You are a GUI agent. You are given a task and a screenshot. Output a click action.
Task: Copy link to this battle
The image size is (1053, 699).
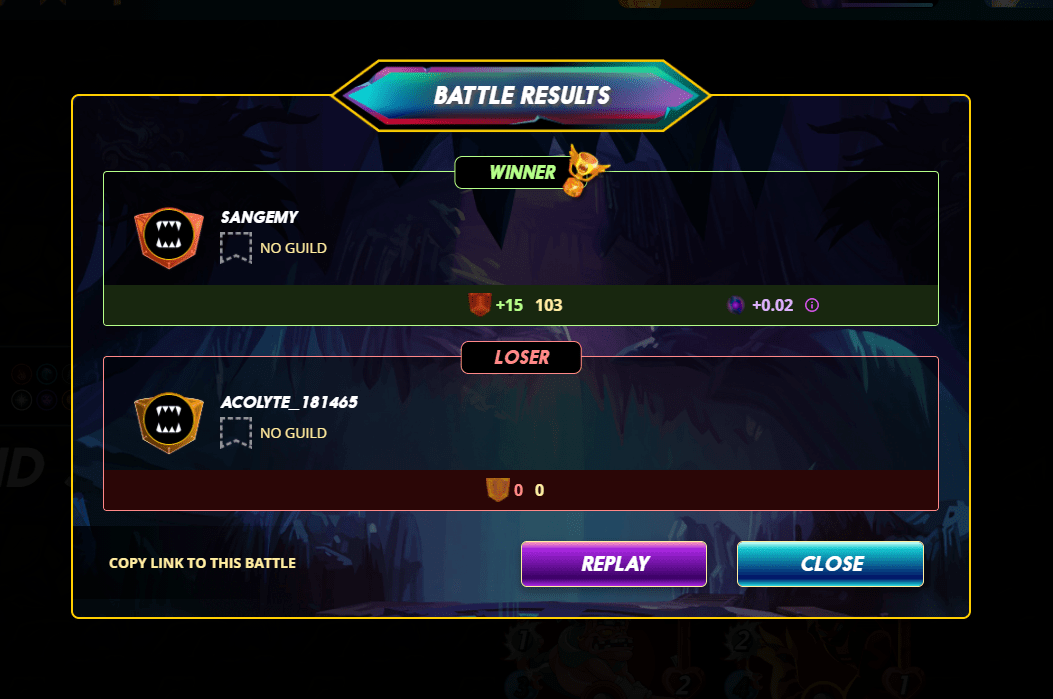point(202,563)
